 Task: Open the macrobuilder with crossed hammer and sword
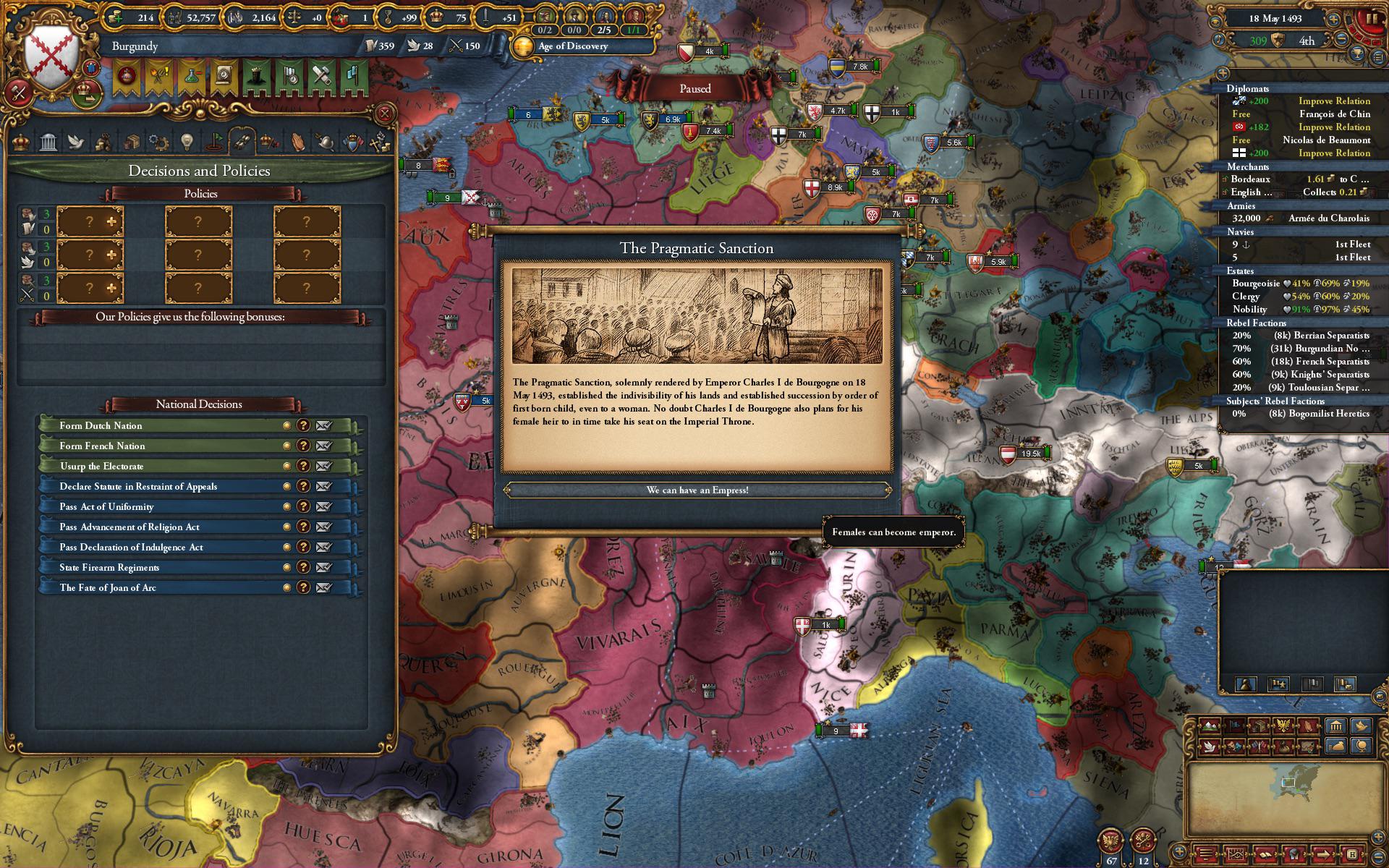click(x=20, y=93)
